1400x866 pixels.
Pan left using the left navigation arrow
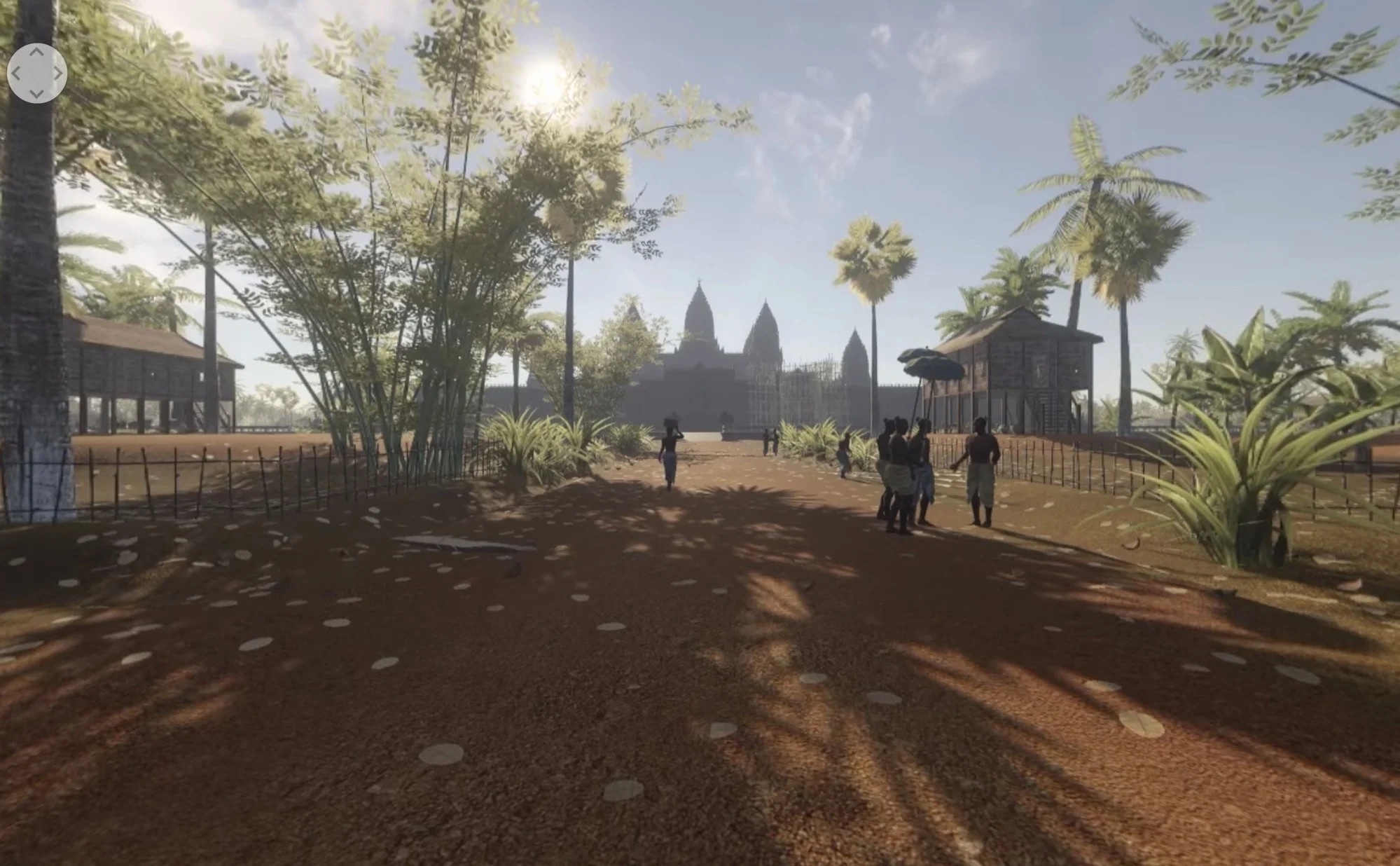(x=16, y=72)
